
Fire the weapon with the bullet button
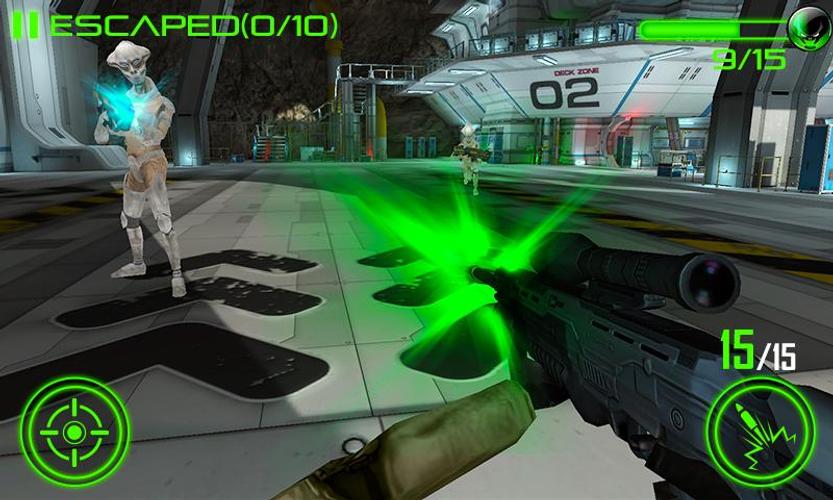(759, 430)
